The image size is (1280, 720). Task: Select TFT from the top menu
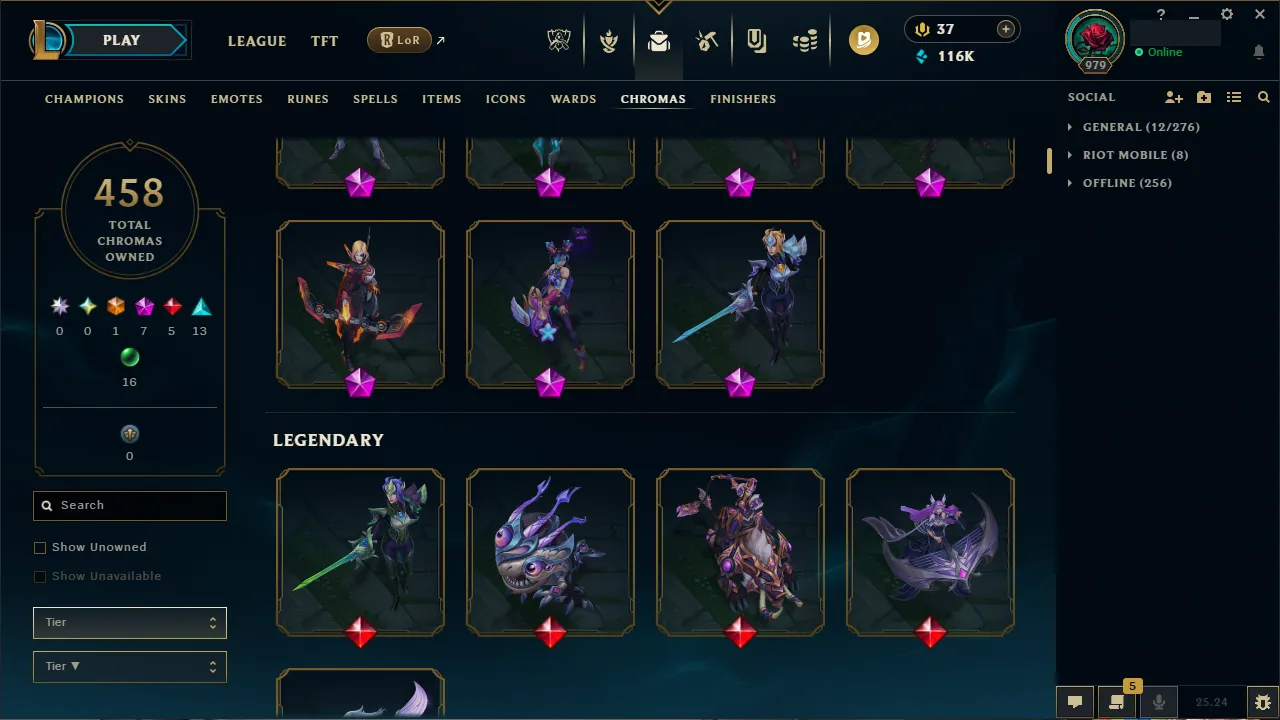(x=324, y=41)
